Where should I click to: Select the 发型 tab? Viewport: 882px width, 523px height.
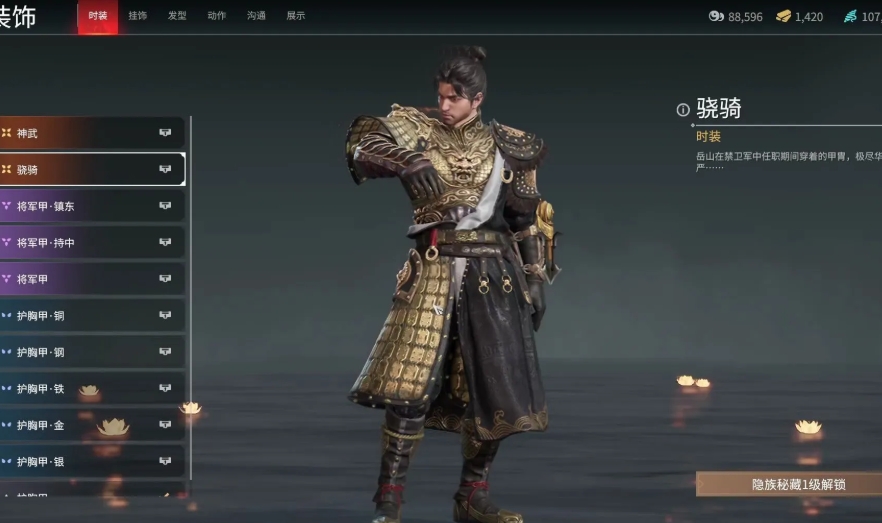pyautogui.click(x=177, y=16)
